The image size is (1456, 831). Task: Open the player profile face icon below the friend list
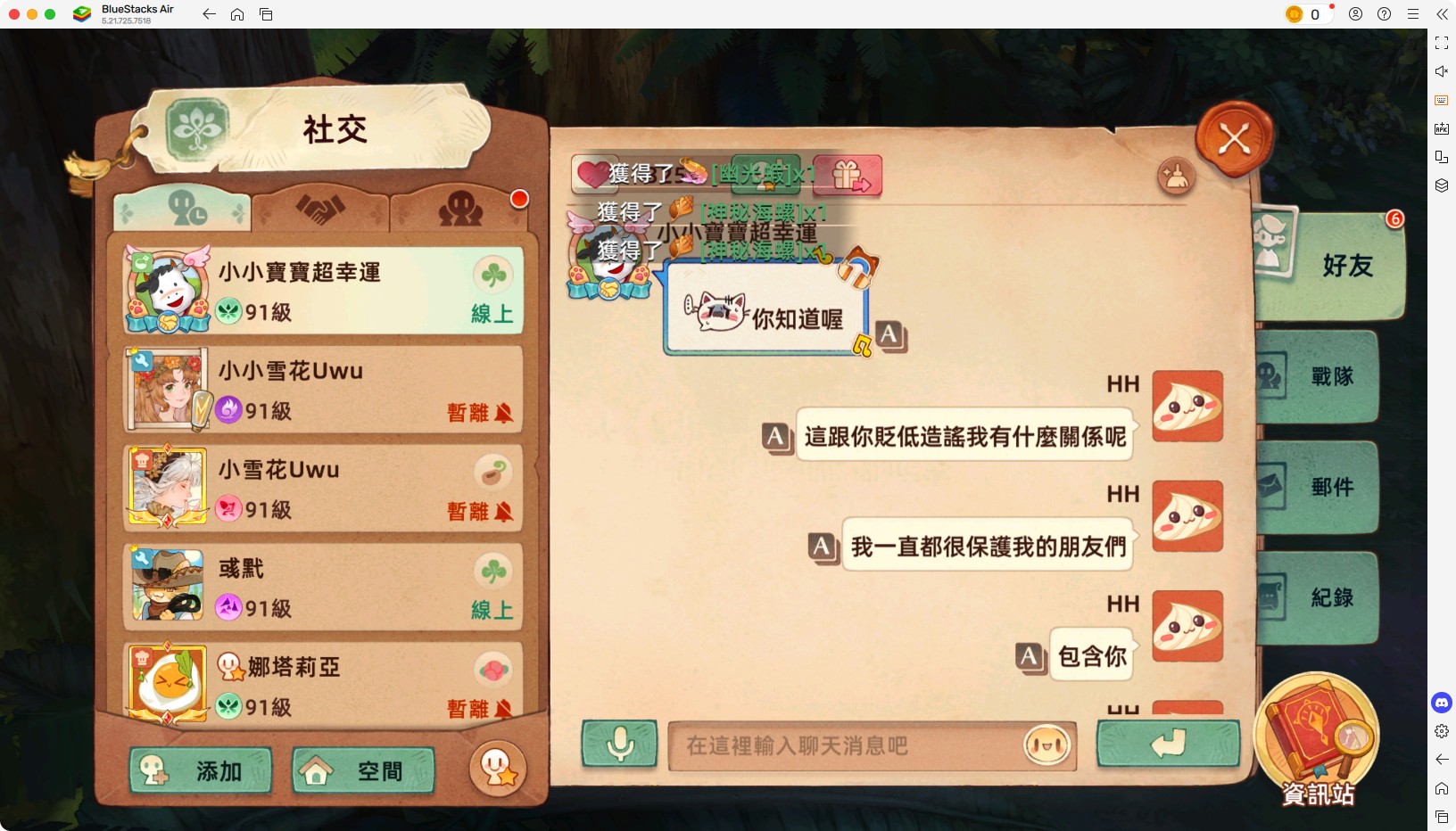tap(497, 769)
